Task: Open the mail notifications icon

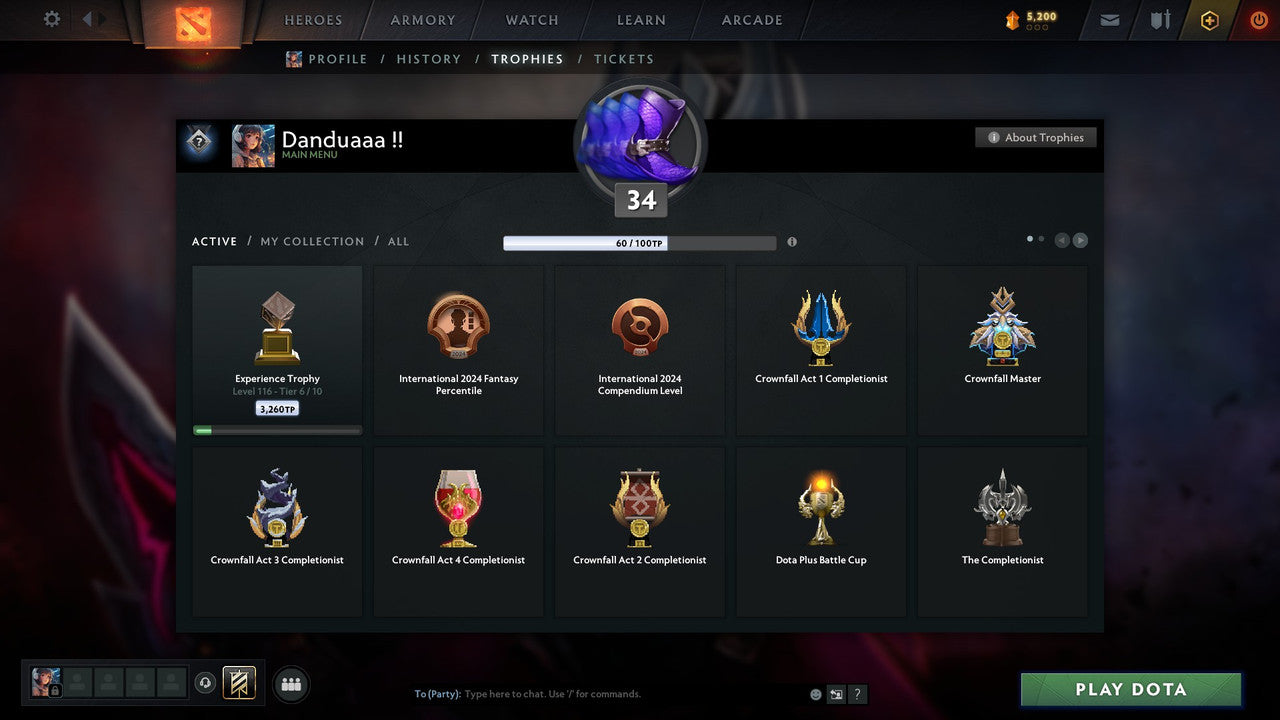Action: click(x=1108, y=19)
